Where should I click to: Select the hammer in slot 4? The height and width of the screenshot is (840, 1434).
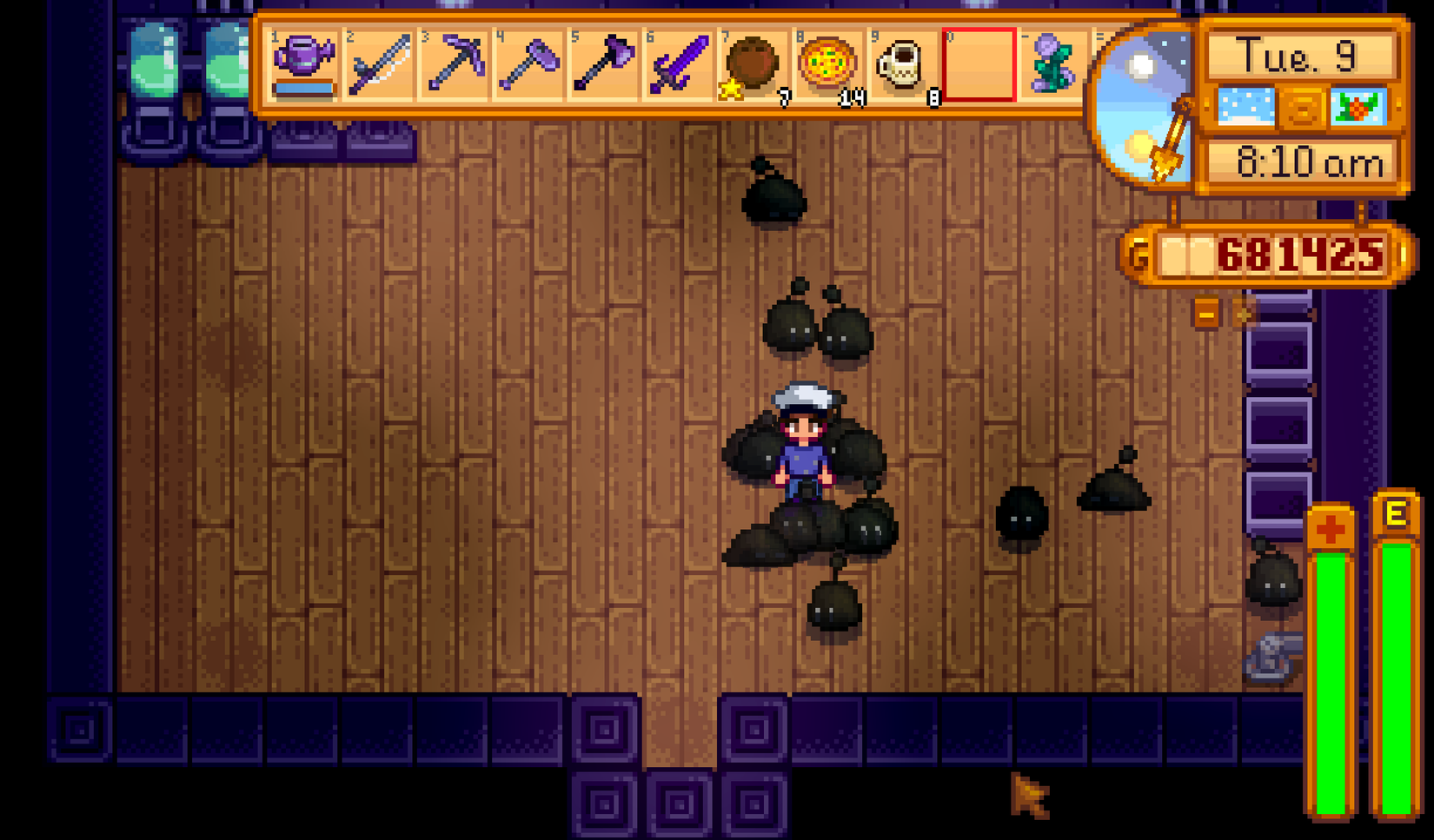[x=526, y=65]
